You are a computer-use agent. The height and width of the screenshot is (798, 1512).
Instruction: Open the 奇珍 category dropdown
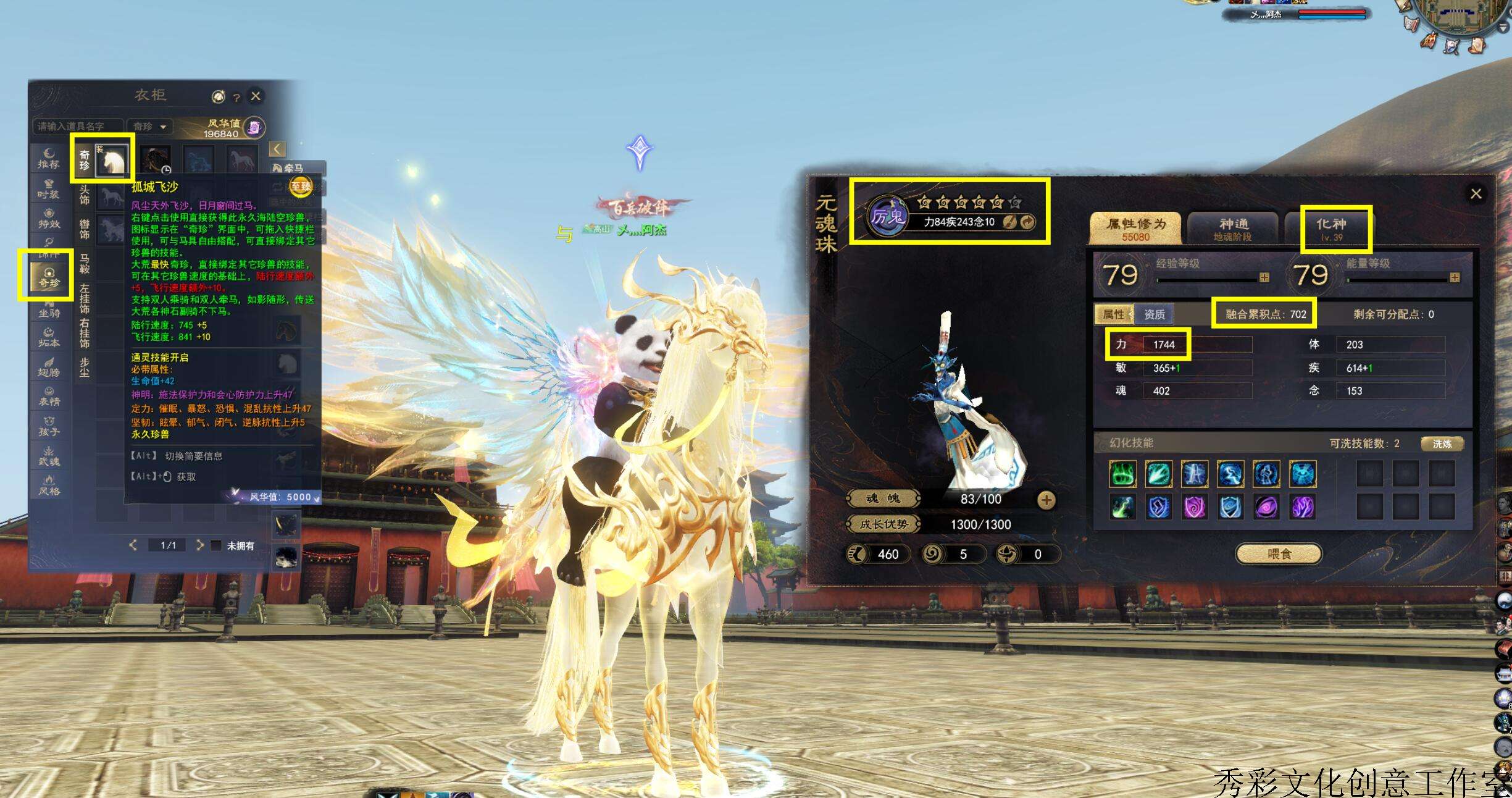150,127
